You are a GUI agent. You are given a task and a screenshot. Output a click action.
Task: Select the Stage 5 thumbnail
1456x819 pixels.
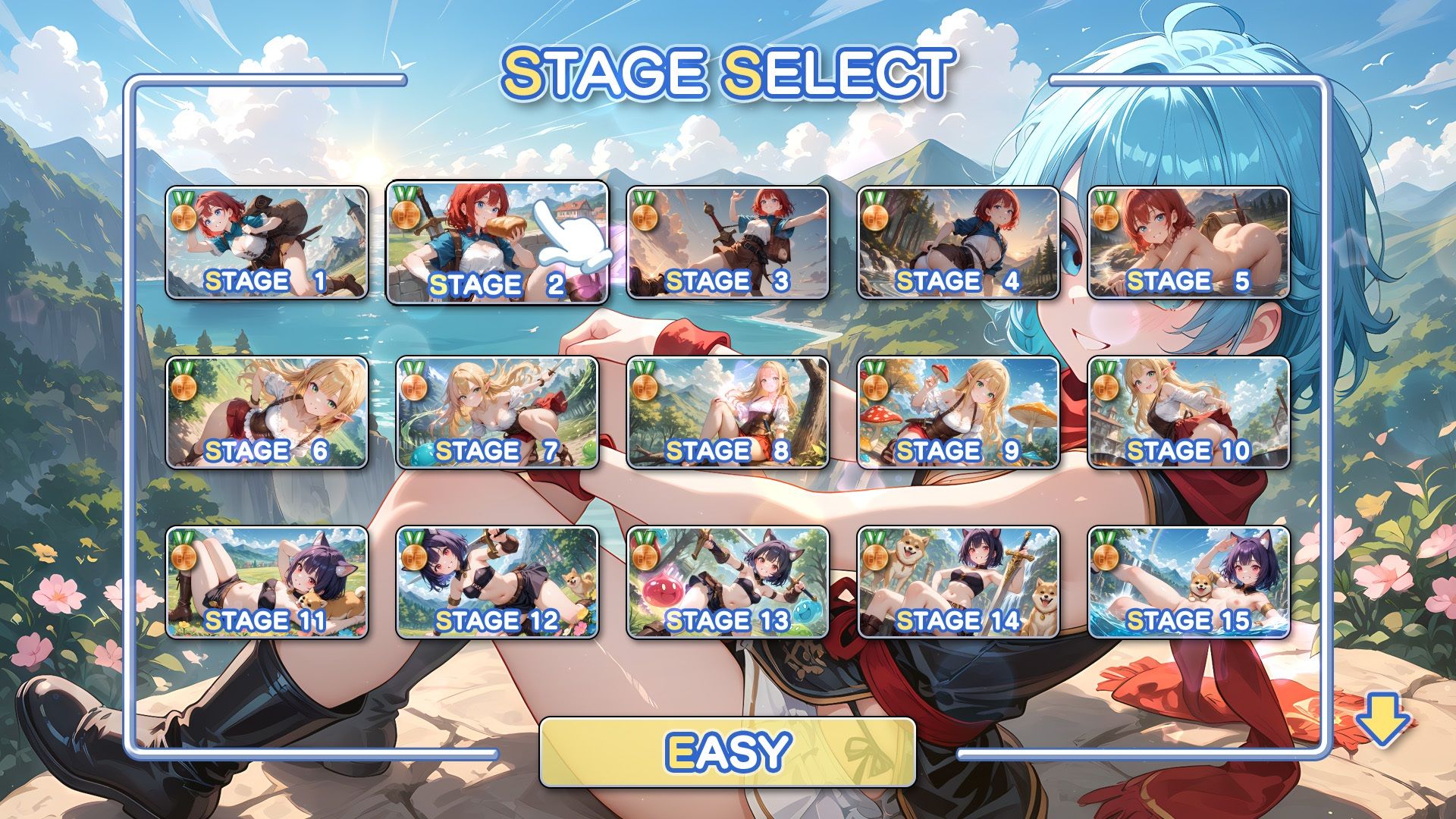point(1189,243)
